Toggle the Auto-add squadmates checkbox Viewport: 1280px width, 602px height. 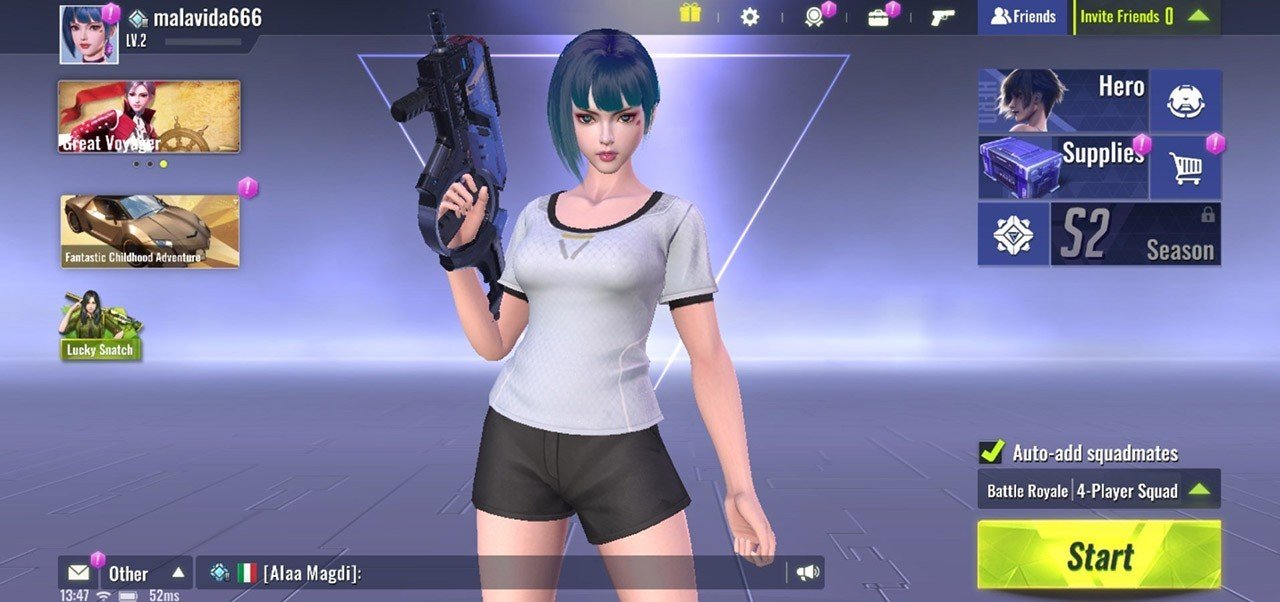(991, 452)
